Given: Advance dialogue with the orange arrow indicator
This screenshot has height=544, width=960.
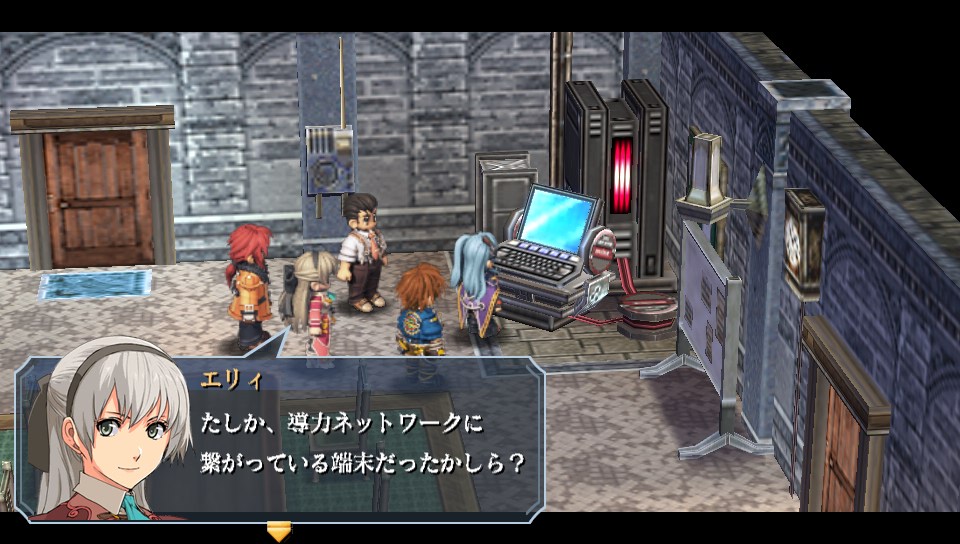Looking at the screenshot, I should (x=279, y=531).
